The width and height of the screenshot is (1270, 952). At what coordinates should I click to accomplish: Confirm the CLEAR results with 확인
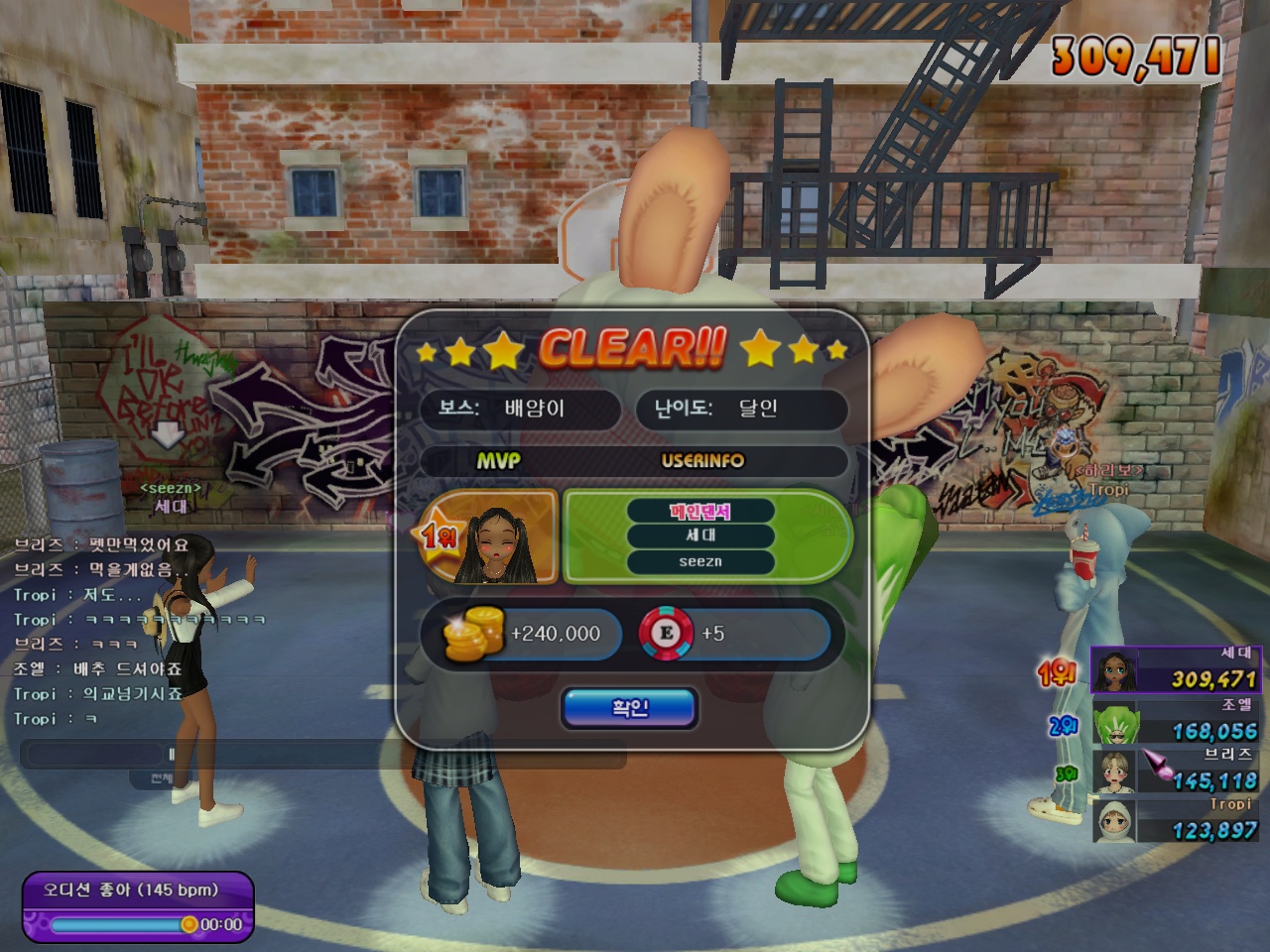[x=630, y=708]
